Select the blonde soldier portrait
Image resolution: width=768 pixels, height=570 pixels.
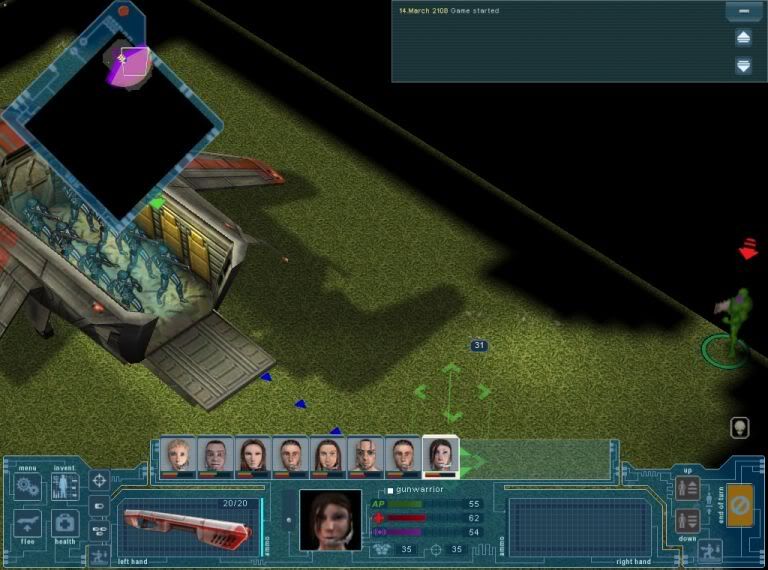coord(178,456)
